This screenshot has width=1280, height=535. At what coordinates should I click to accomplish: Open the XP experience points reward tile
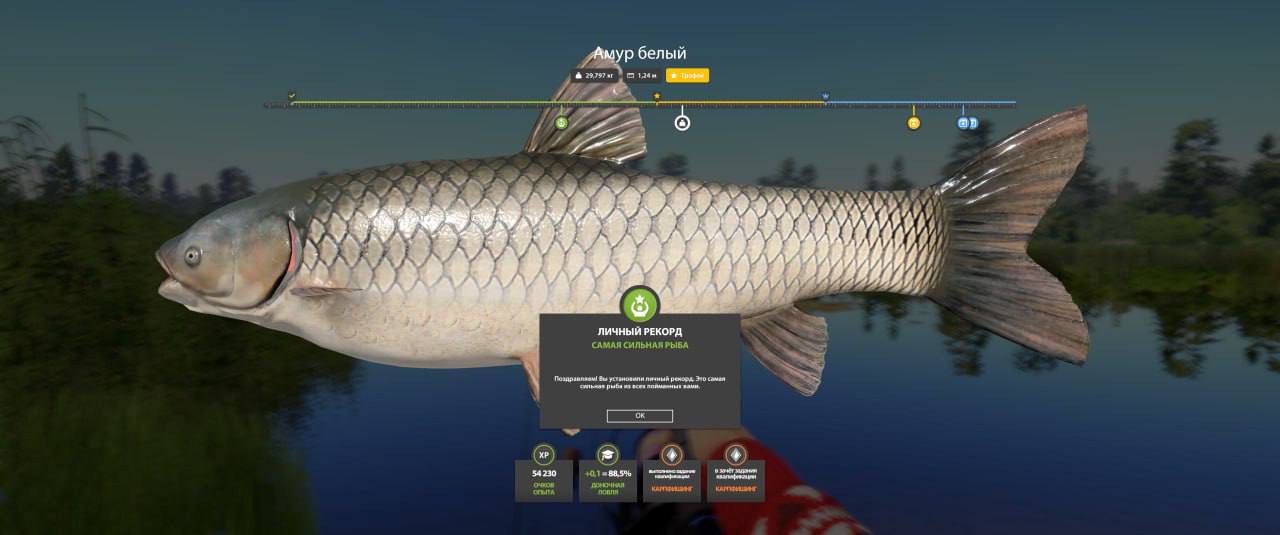(x=544, y=473)
